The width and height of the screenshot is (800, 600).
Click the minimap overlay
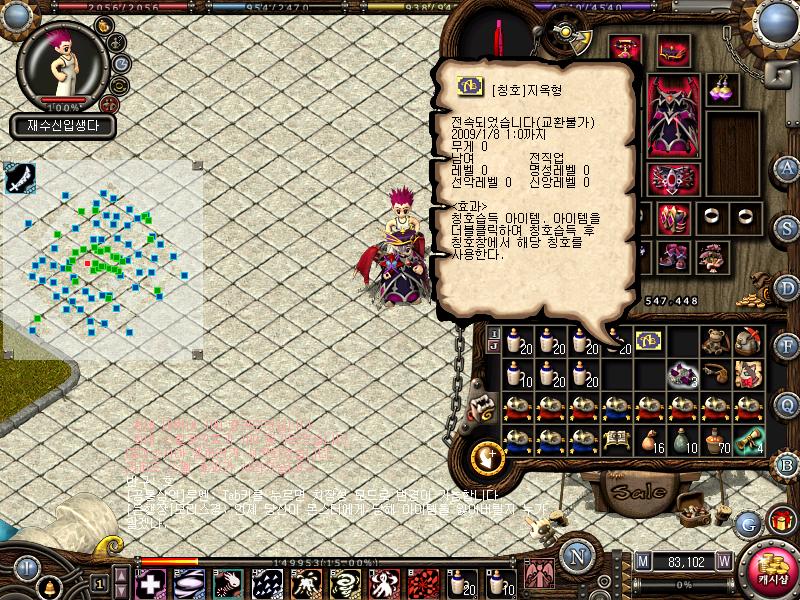(x=102, y=262)
